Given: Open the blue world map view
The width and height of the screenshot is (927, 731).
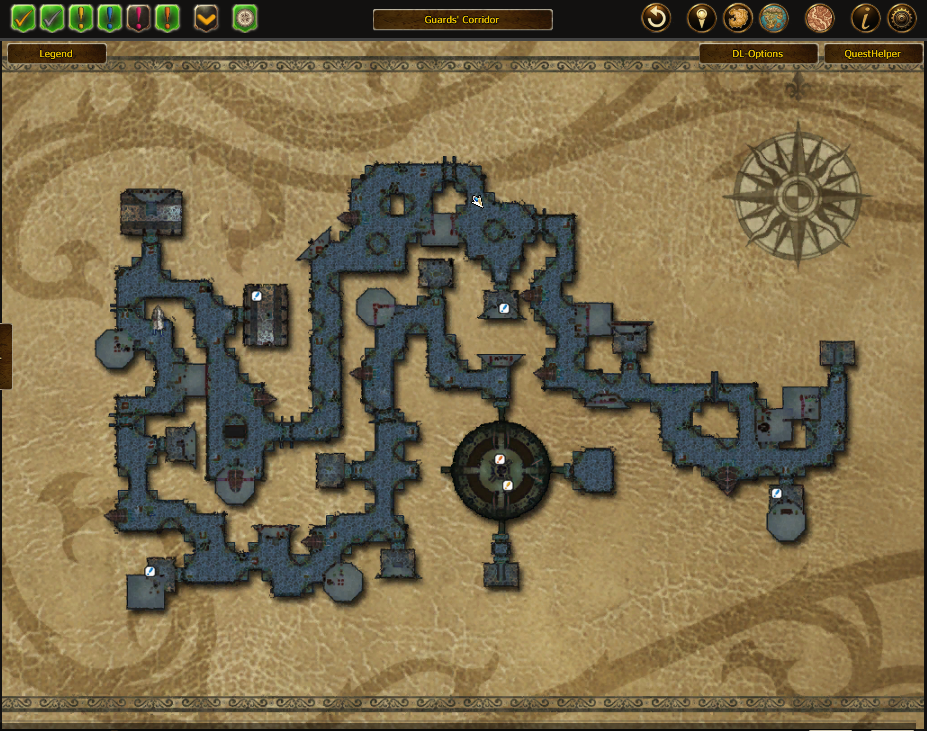Looking at the screenshot, I should pyautogui.click(x=773, y=17).
